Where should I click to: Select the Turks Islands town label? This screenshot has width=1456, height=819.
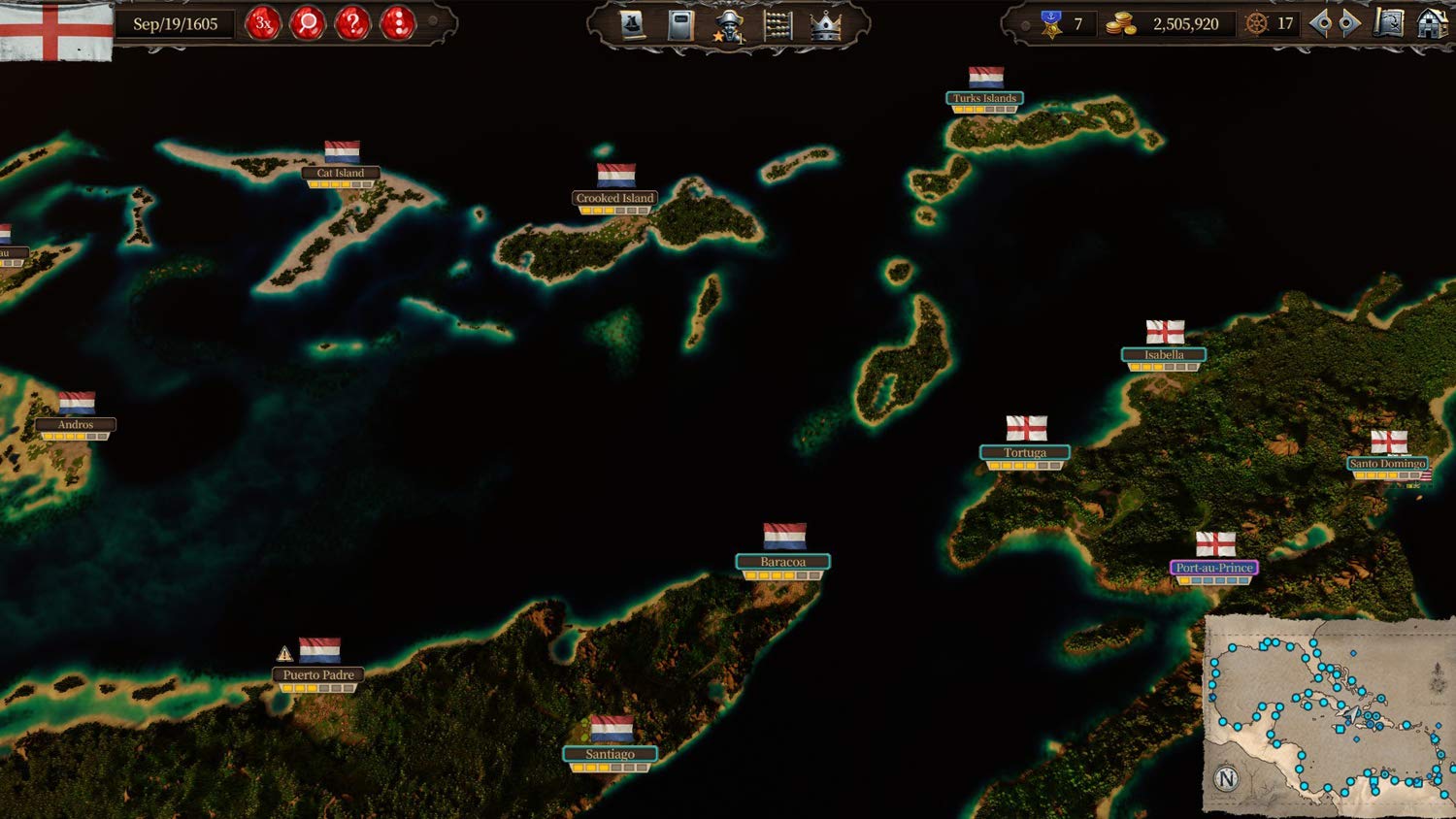pyautogui.click(x=984, y=98)
